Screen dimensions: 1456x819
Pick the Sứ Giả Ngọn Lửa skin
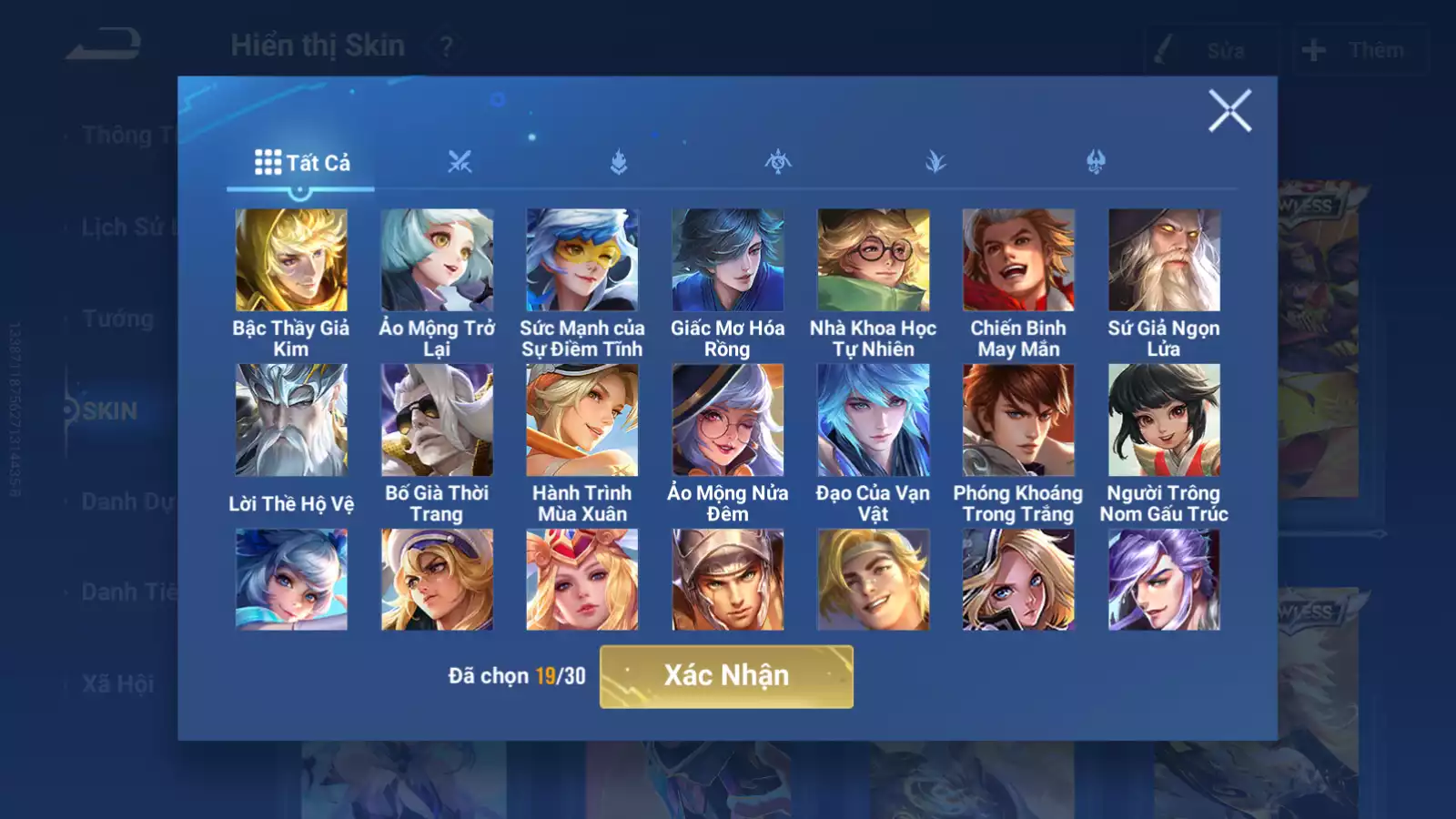coord(1164,260)
